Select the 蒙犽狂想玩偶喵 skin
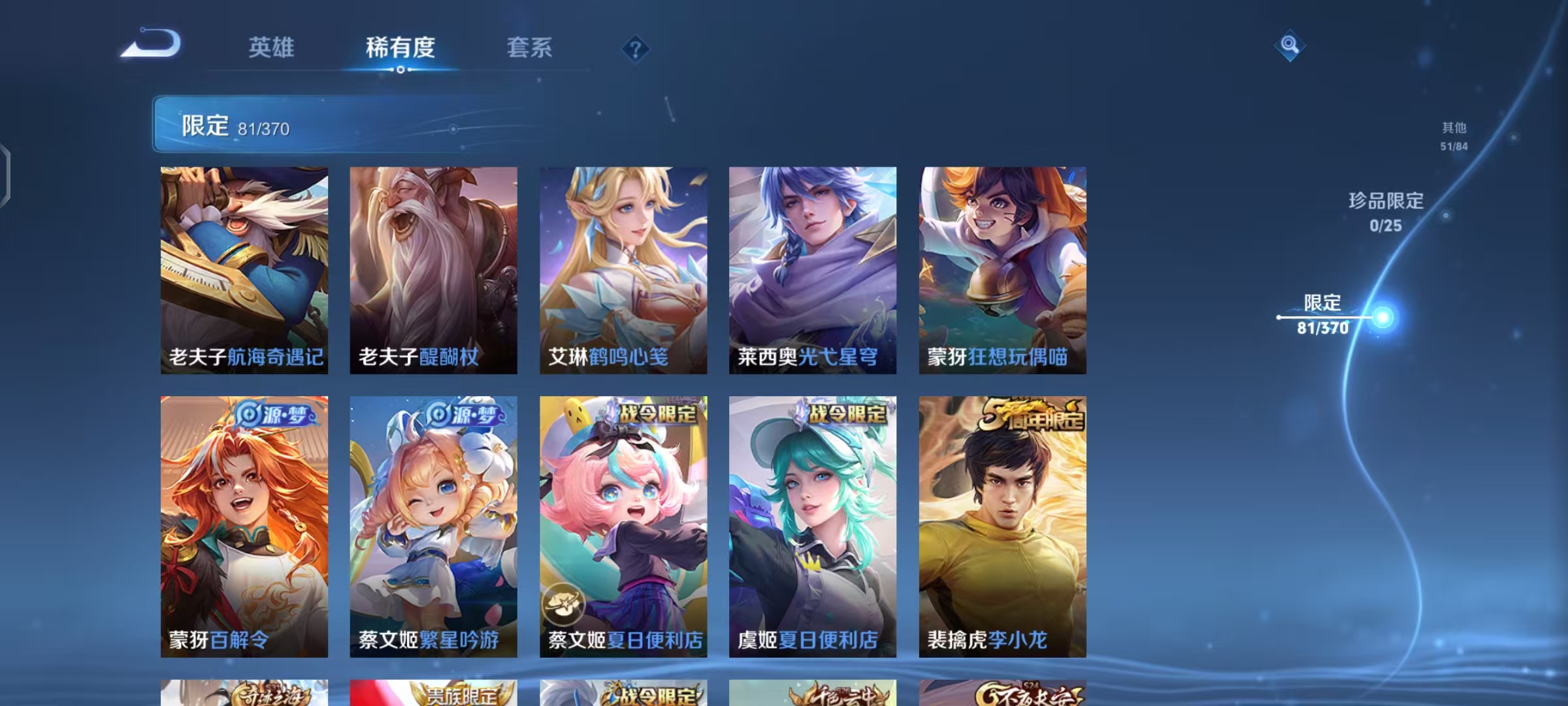The width and height of the screenshot is (1568, 706). click(1002, 268)
